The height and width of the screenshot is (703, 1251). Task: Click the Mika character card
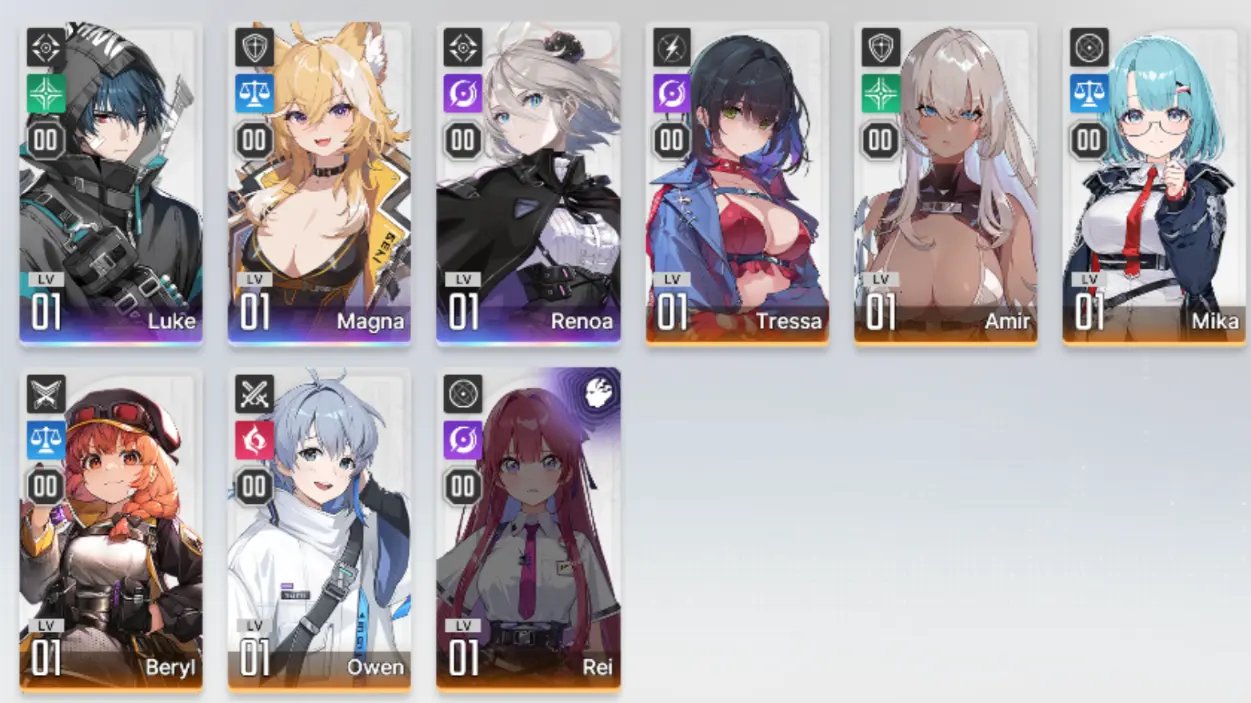[x=1154, y=185]
